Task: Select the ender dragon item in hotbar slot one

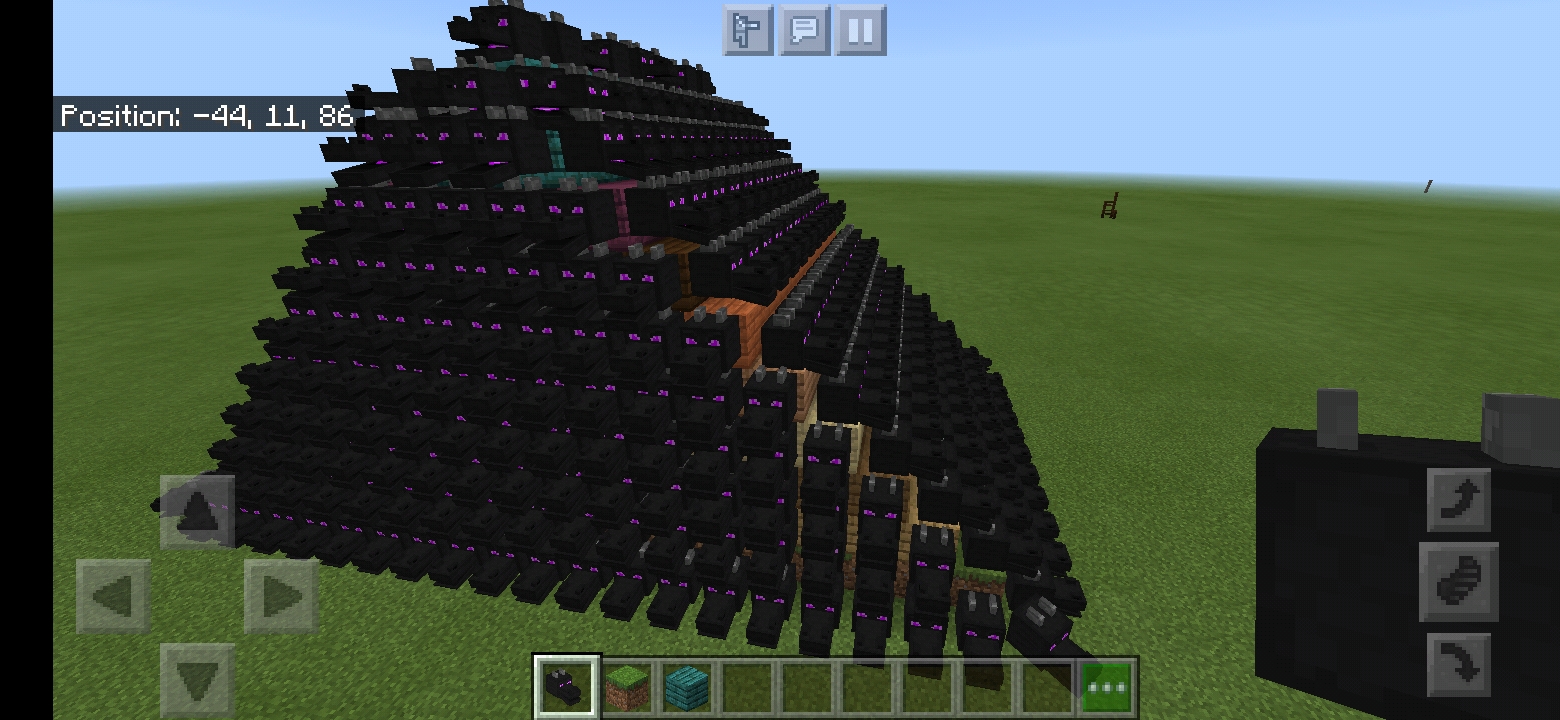Action: tap(567, 684)
